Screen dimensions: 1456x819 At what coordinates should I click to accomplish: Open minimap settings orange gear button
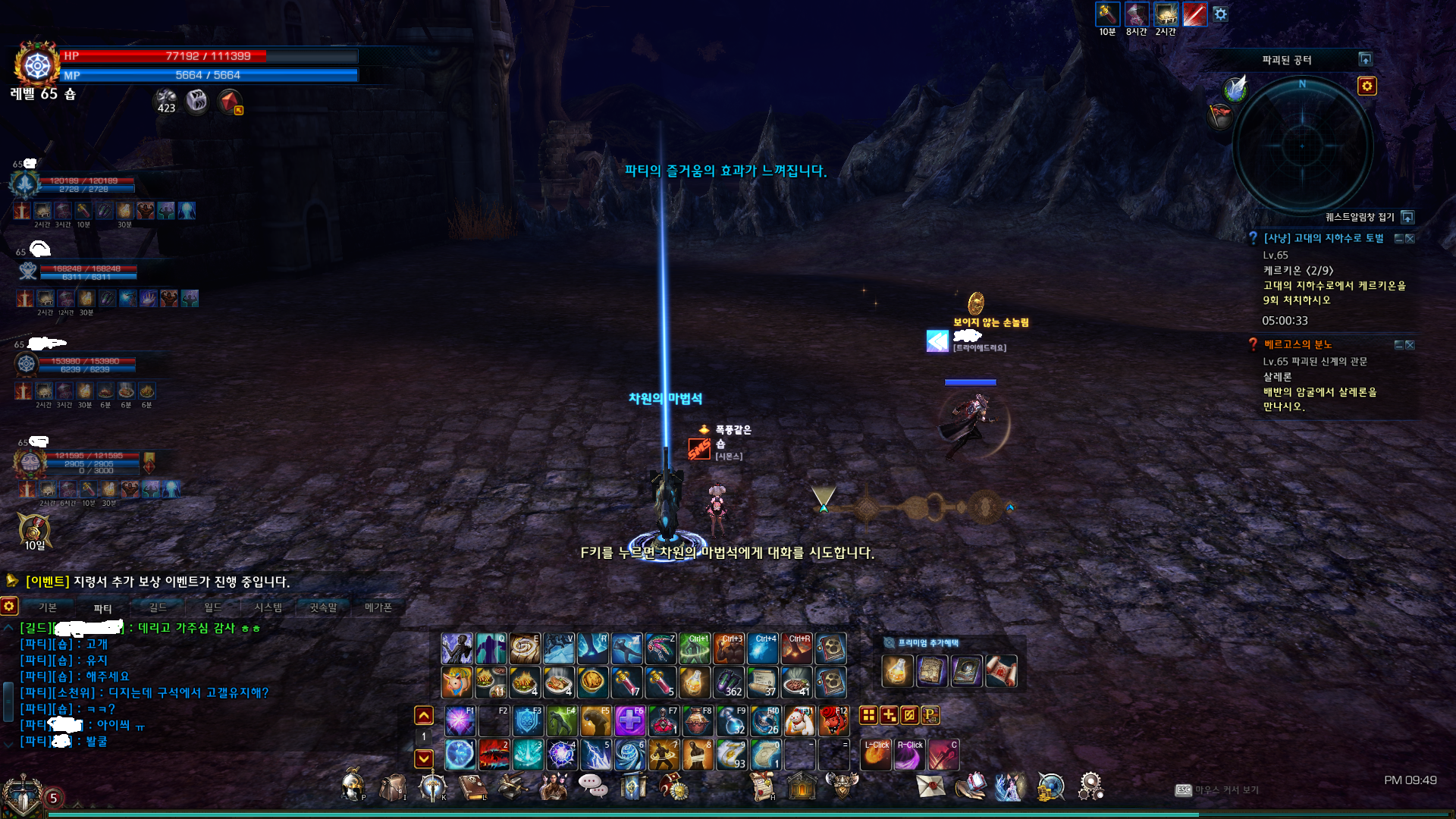(x=1367, y=86)
